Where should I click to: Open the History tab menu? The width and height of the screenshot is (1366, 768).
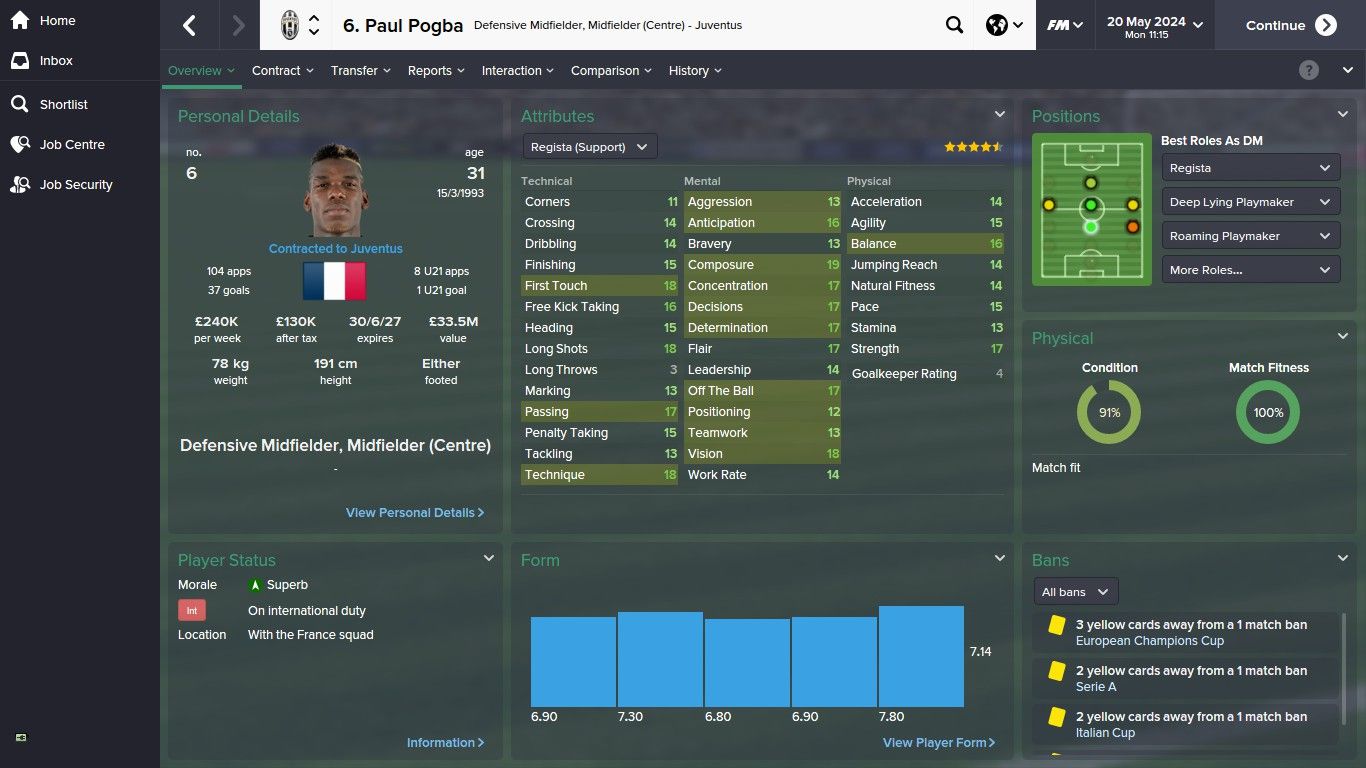point(695,71)
